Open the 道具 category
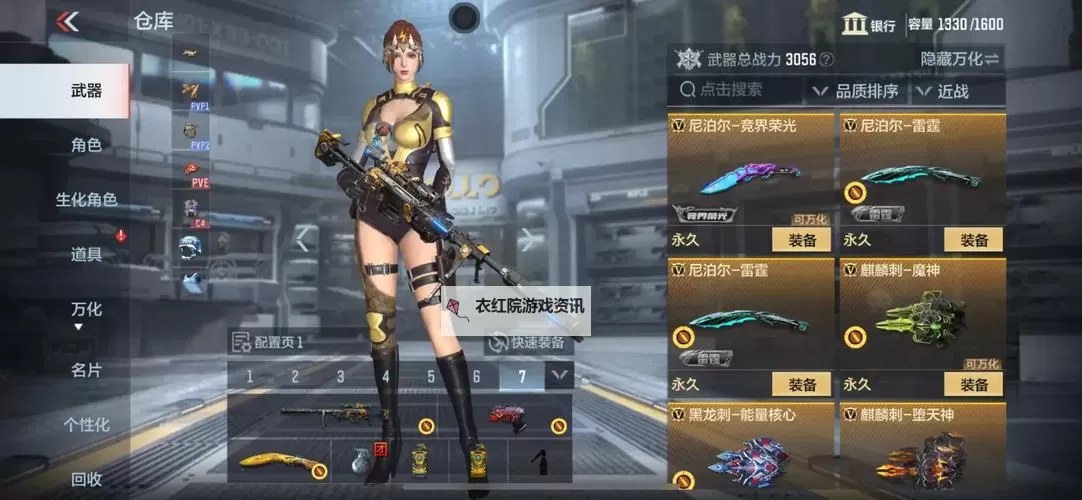The width and height of the screenshot is (1082, 500). (x=86, y=255)
